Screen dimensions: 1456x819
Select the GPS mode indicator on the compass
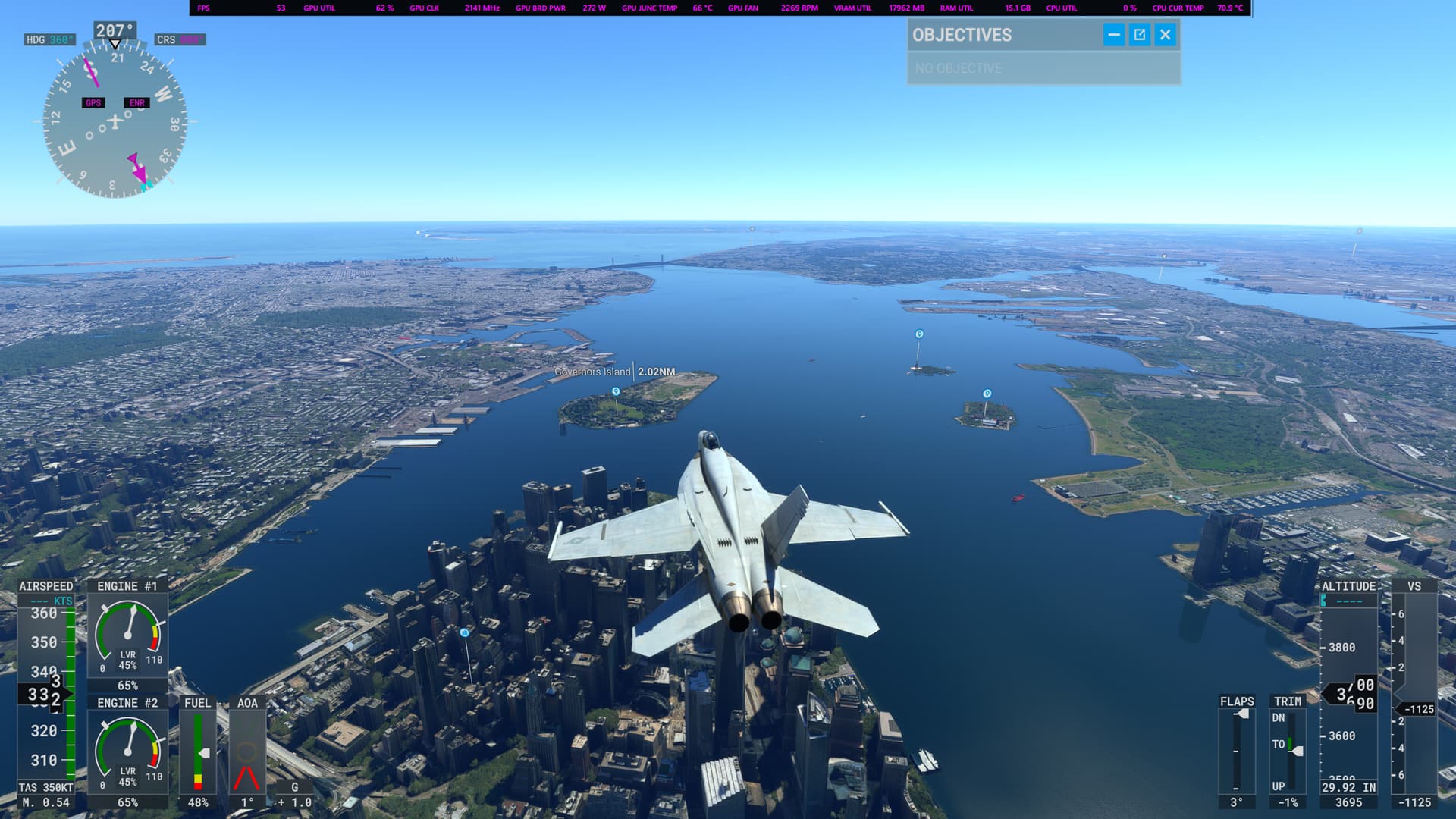[93, 102]
